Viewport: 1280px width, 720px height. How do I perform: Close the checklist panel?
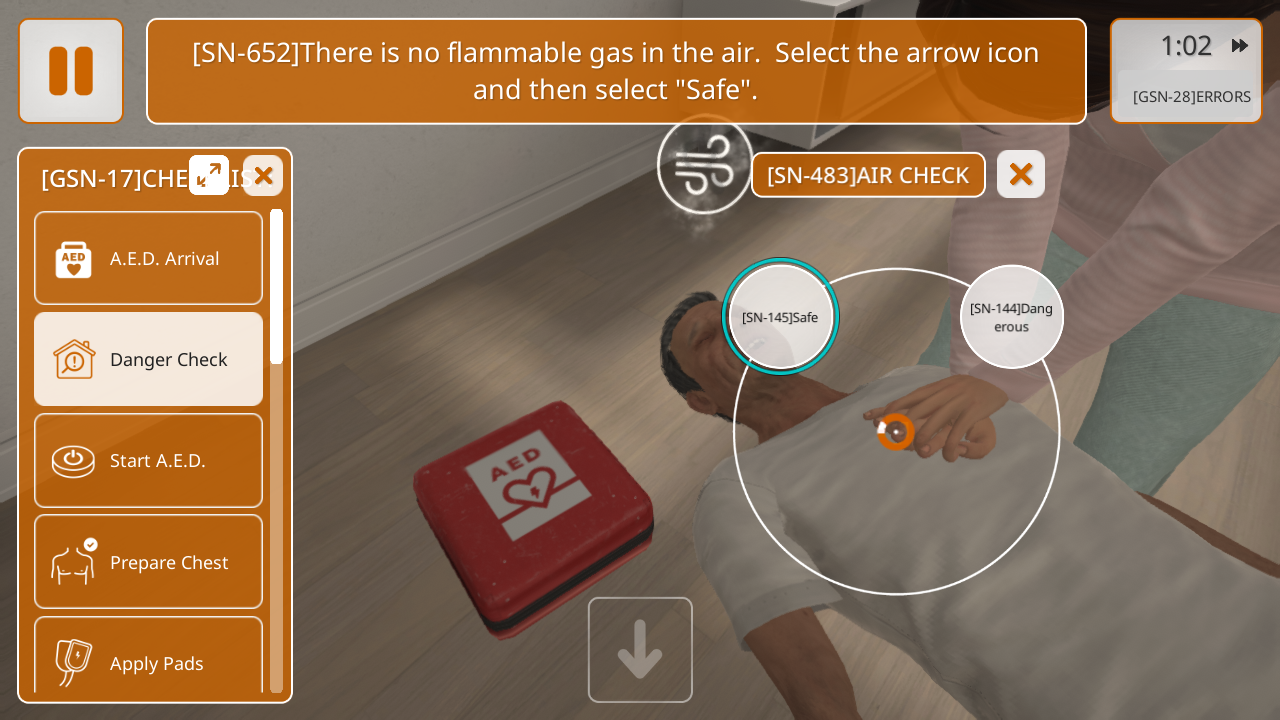263,176
